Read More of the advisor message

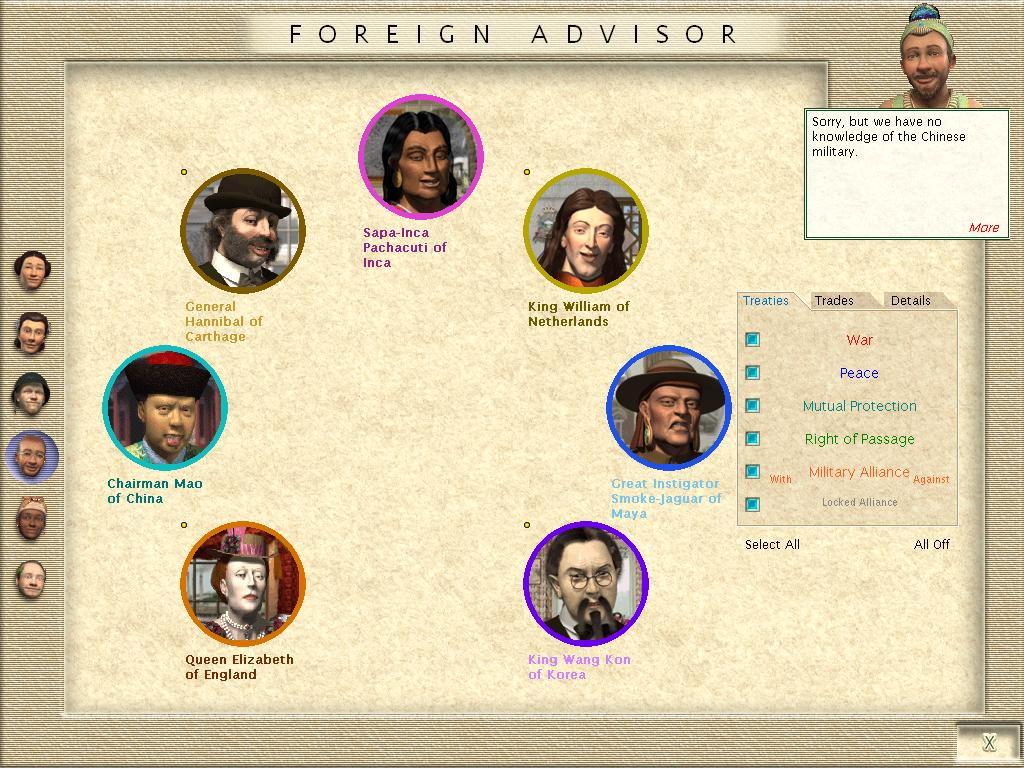[x=983, y=228]
